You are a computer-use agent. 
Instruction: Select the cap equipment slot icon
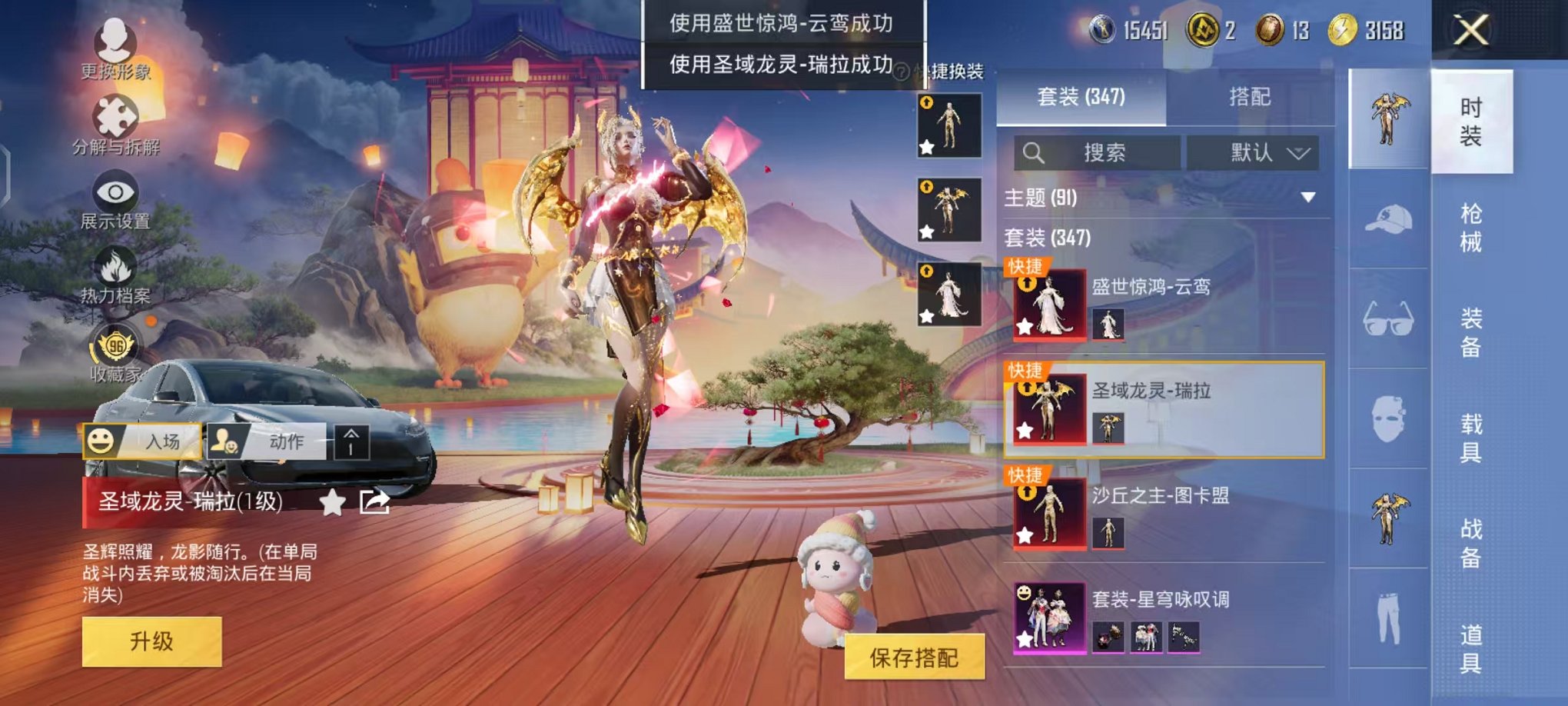[1389, 219]
